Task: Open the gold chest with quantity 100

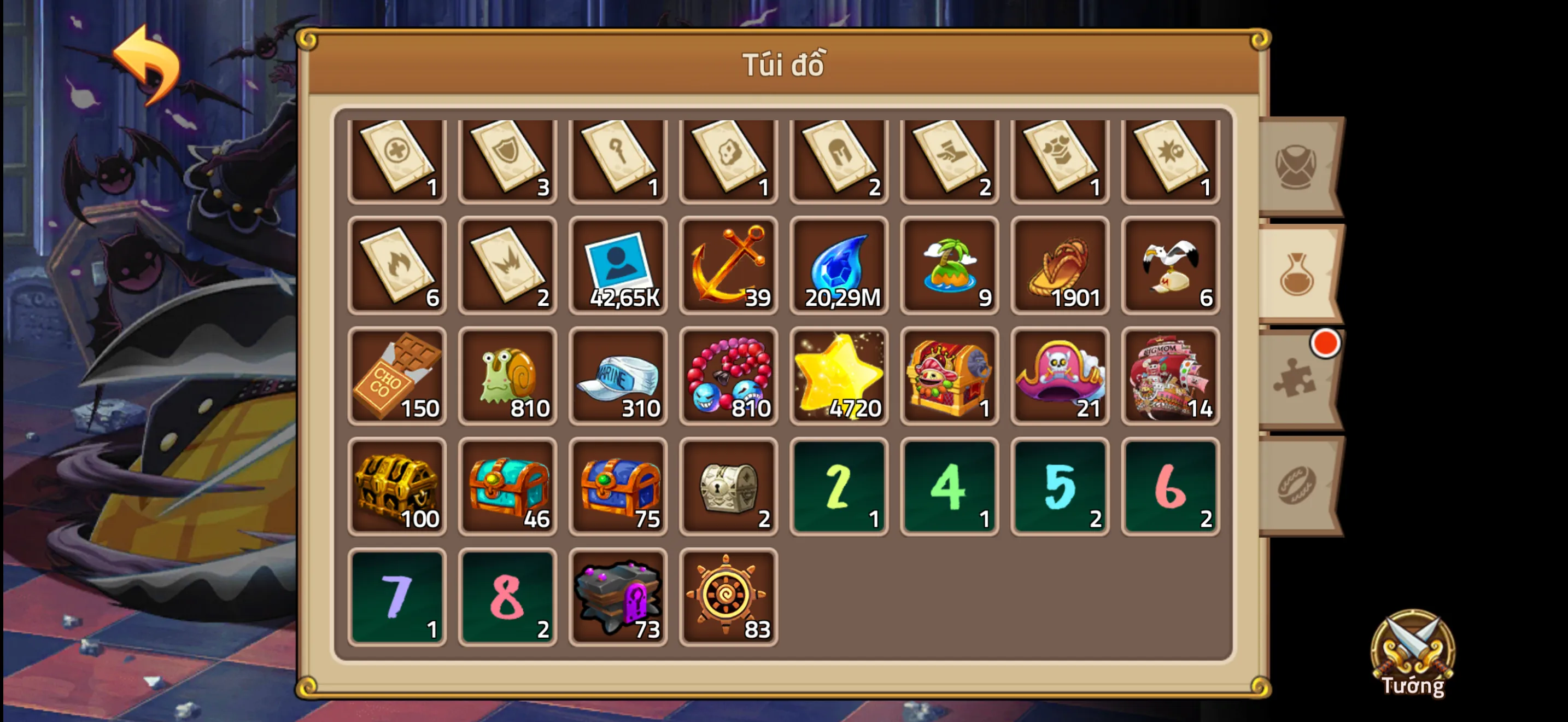Action: click(x=396, y=487)
